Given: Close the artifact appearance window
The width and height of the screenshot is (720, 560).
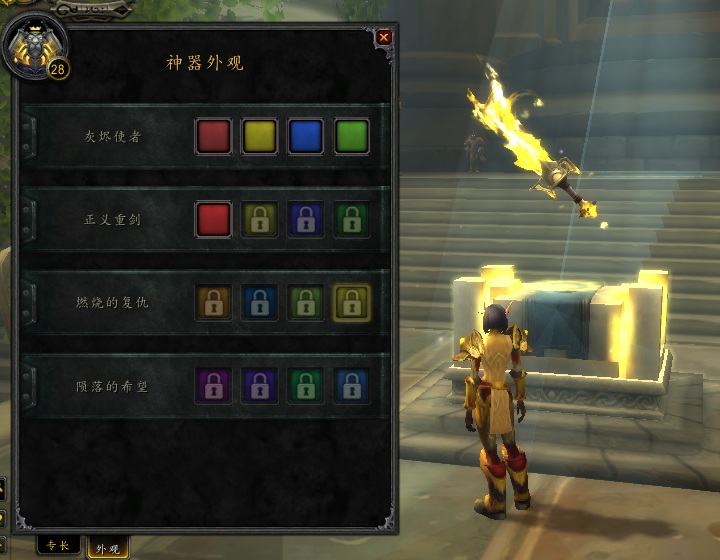Looking at the screenshot, I should tap(384, 38).
